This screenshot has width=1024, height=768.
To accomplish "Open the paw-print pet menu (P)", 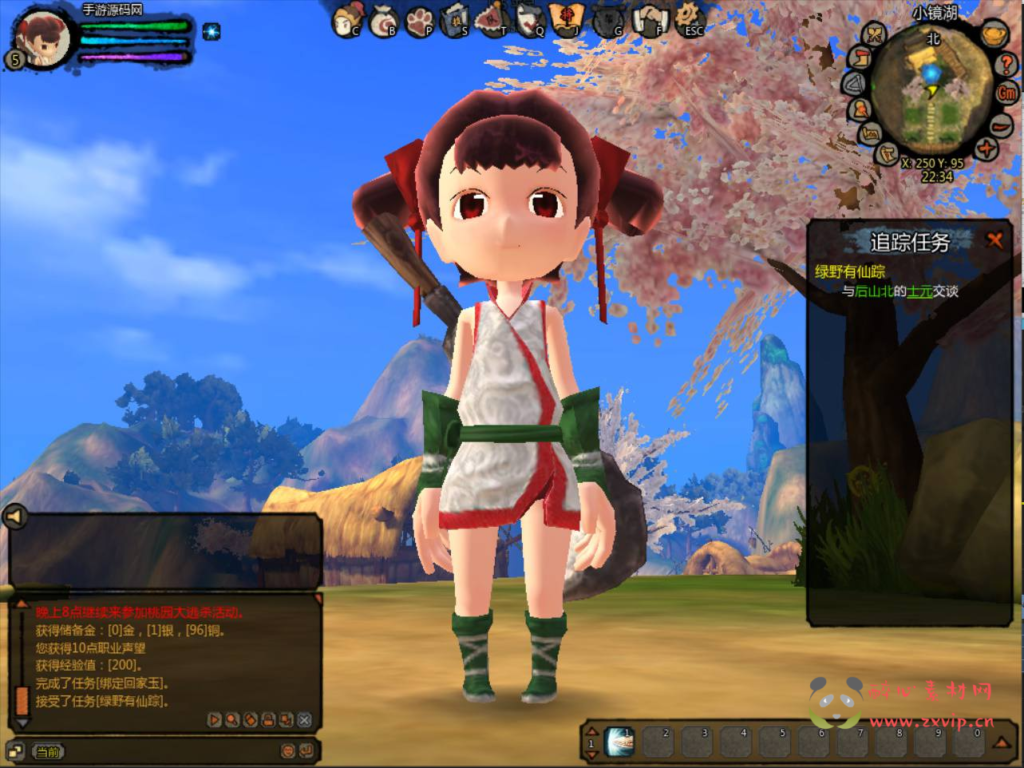I will point(419,20).
